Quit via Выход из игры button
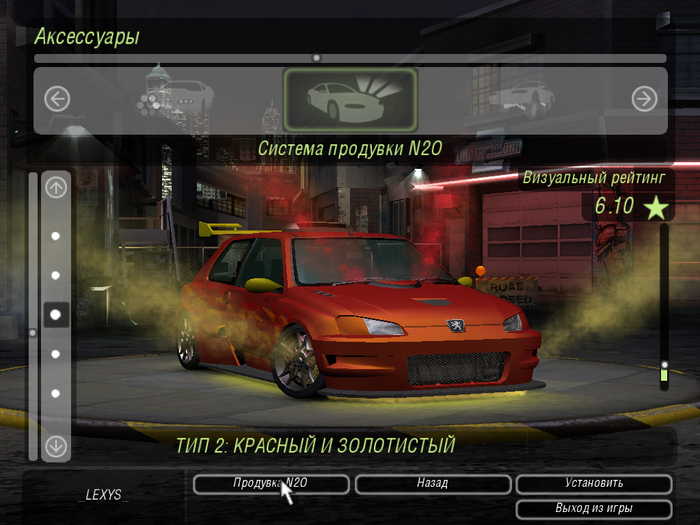 pos(593,508)
